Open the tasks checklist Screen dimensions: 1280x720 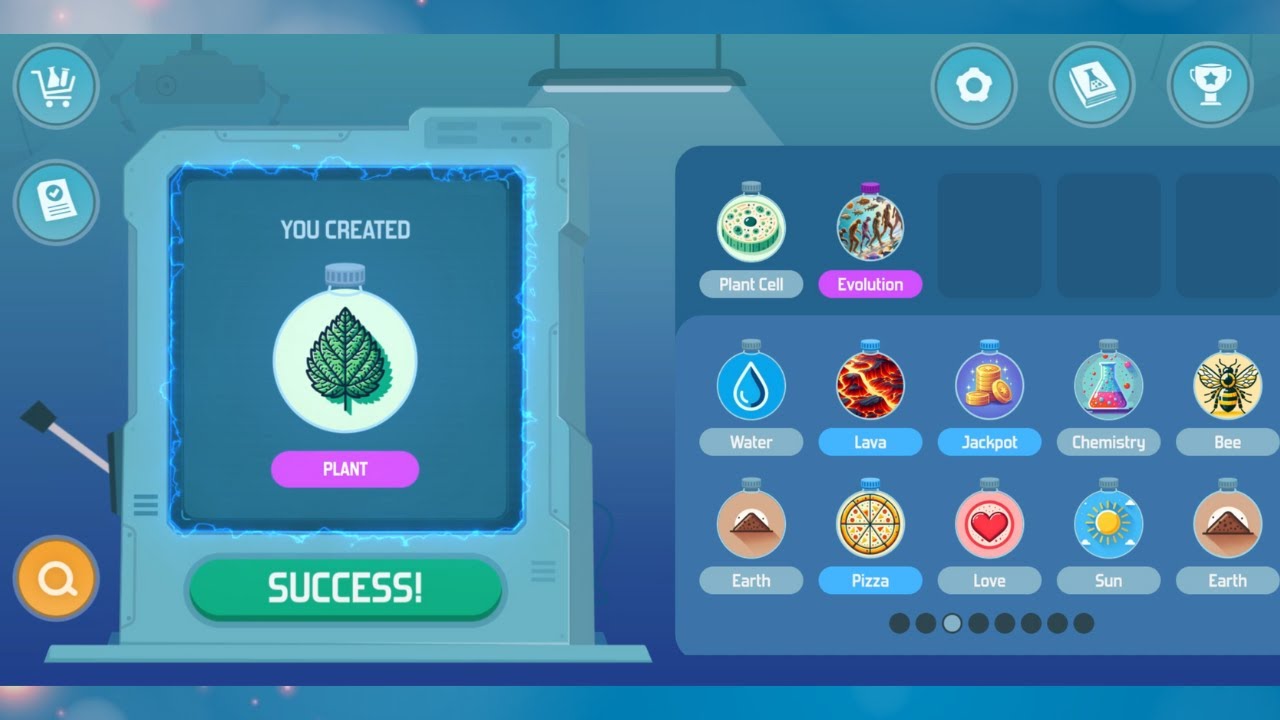56,203
